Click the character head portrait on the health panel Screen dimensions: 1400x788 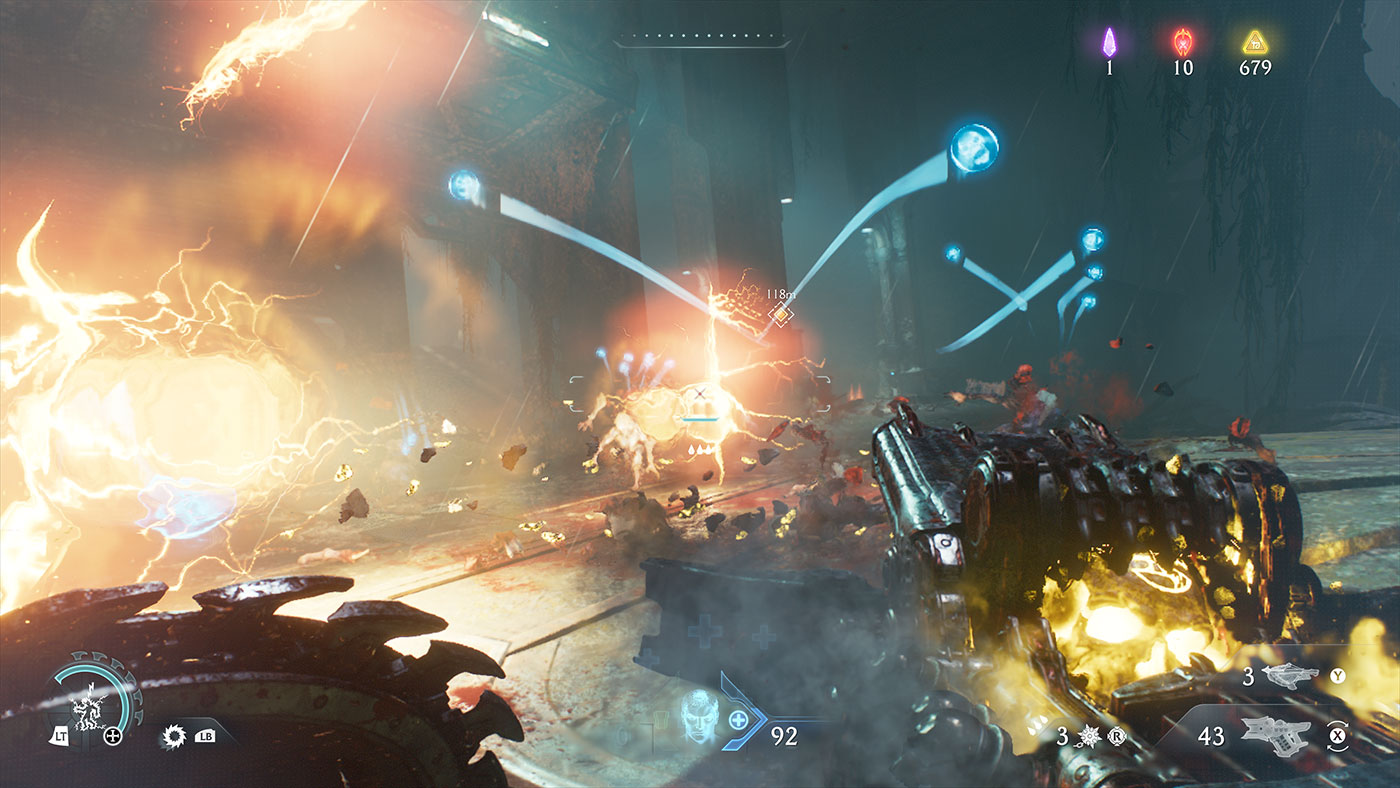700,718
